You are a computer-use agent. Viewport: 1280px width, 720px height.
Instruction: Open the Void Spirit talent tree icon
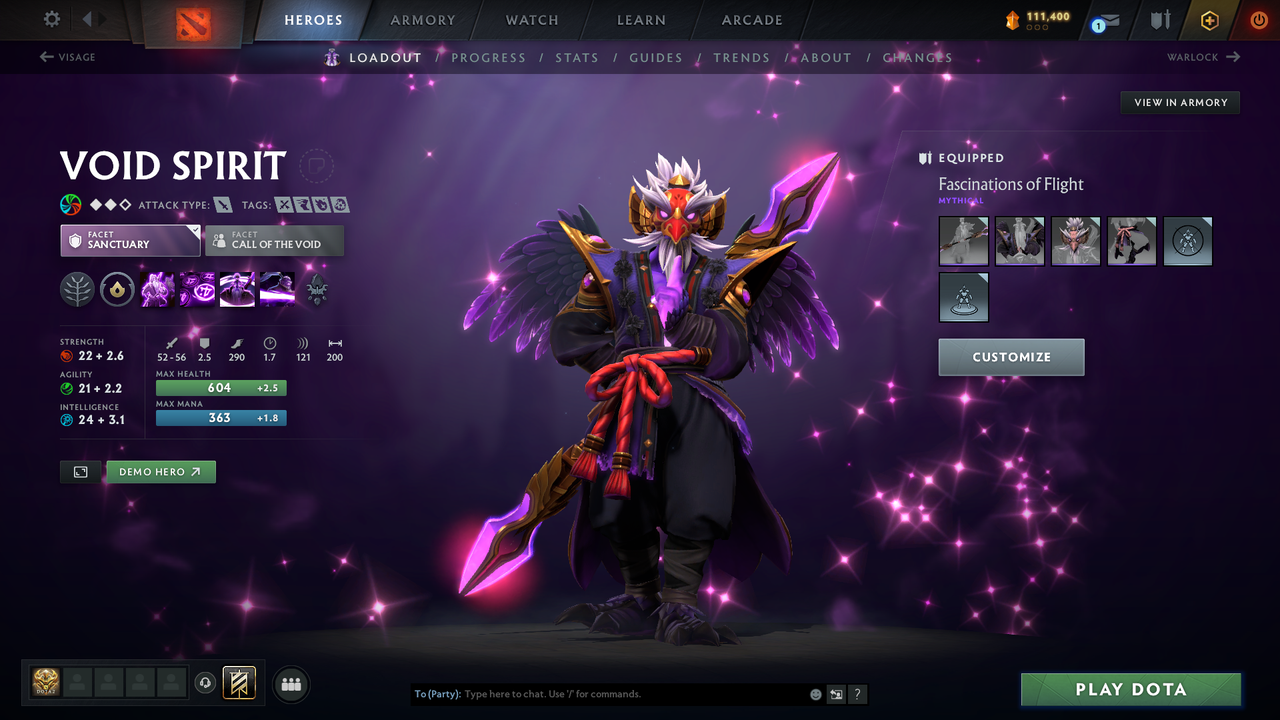point(75,290)
